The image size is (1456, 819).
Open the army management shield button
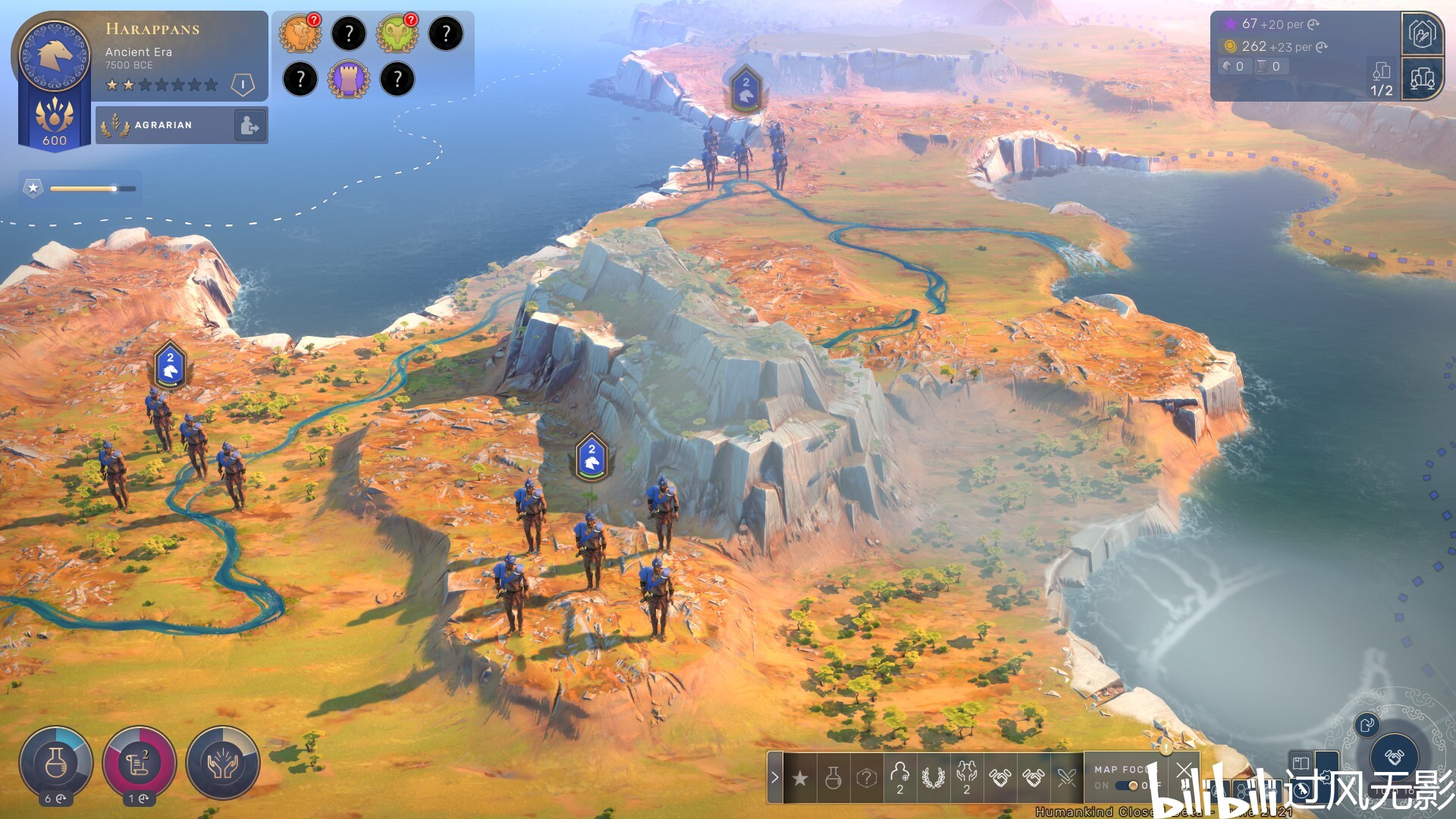click(1422, 34)
